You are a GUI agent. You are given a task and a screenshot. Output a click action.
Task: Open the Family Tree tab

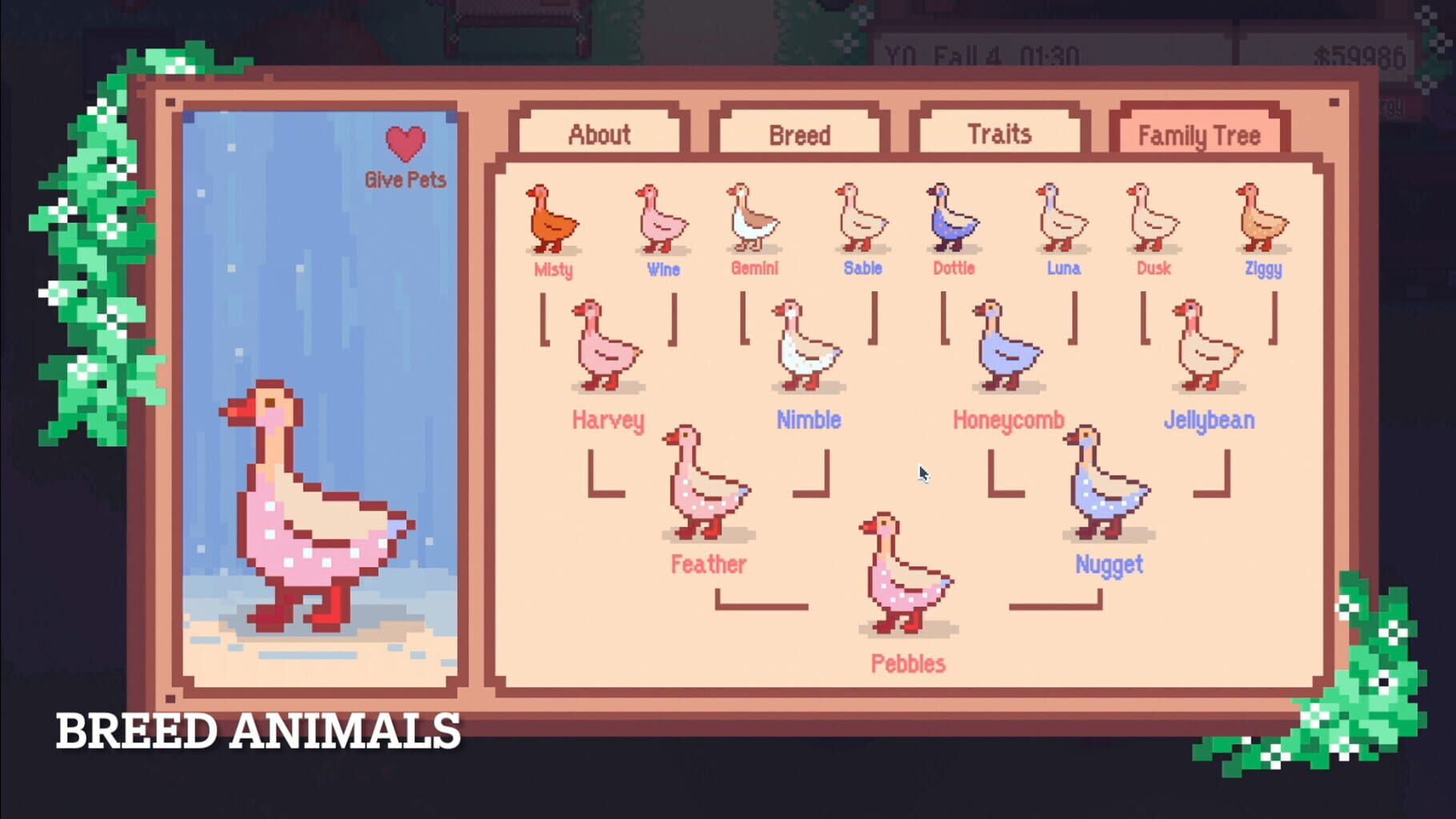click(x=1199, y=134)
